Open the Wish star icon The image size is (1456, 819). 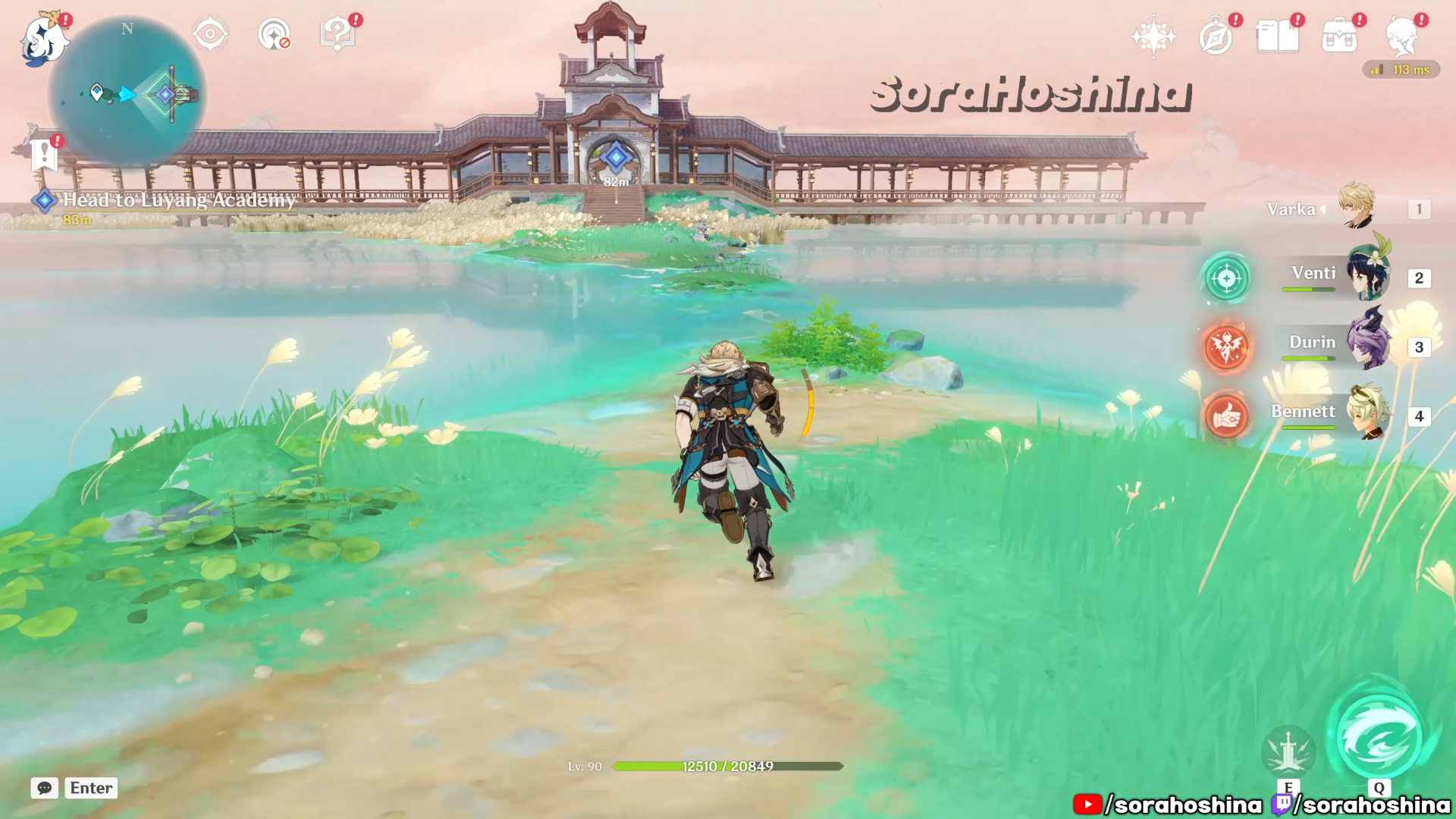(1153, 36)
